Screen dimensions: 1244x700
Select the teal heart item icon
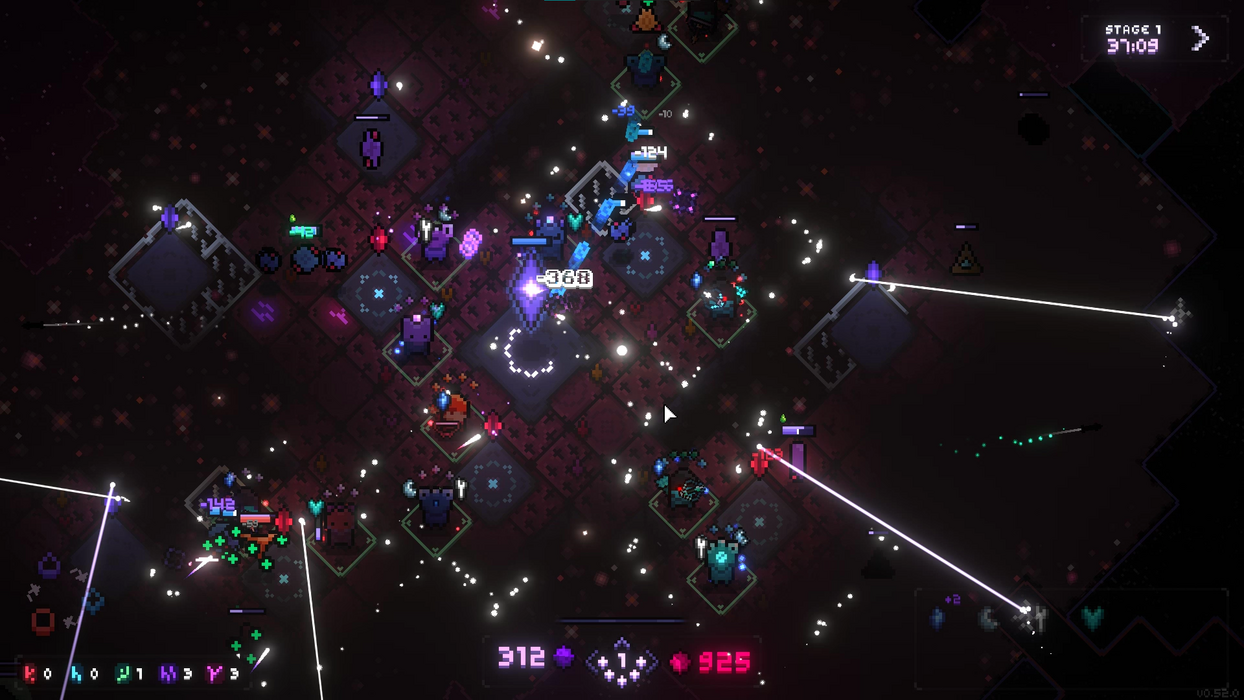tap(1092, 619)
